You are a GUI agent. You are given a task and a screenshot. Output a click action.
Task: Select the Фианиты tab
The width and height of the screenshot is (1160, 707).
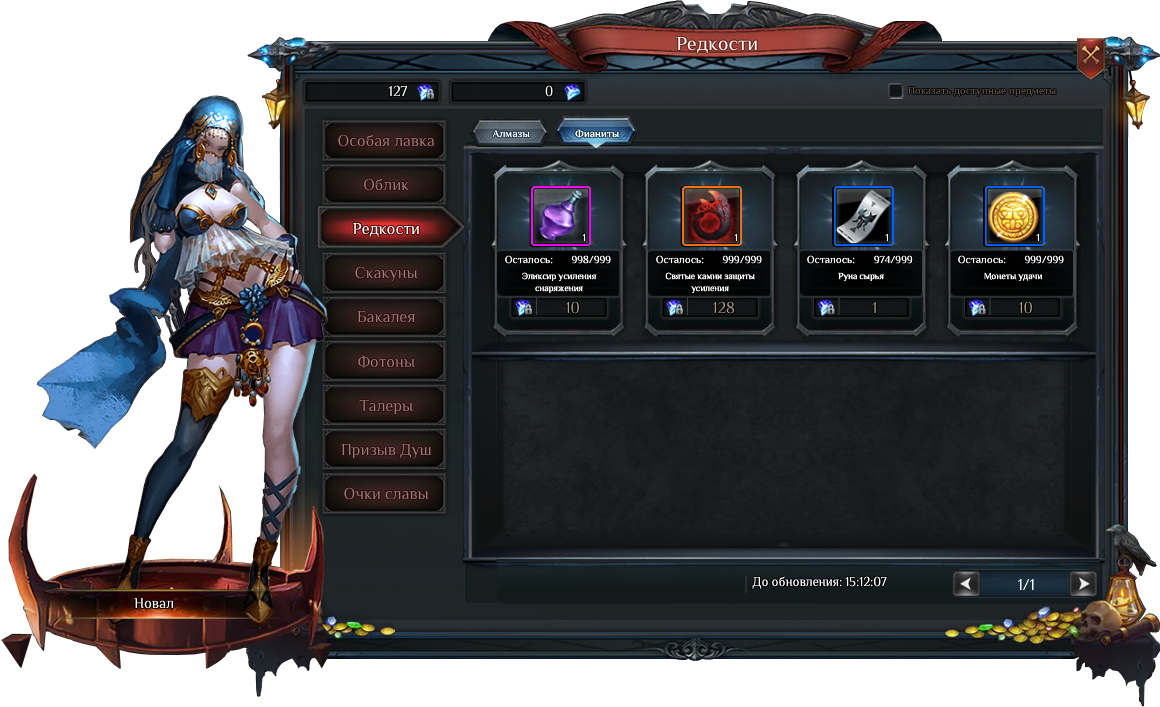[x=596, y=133]
